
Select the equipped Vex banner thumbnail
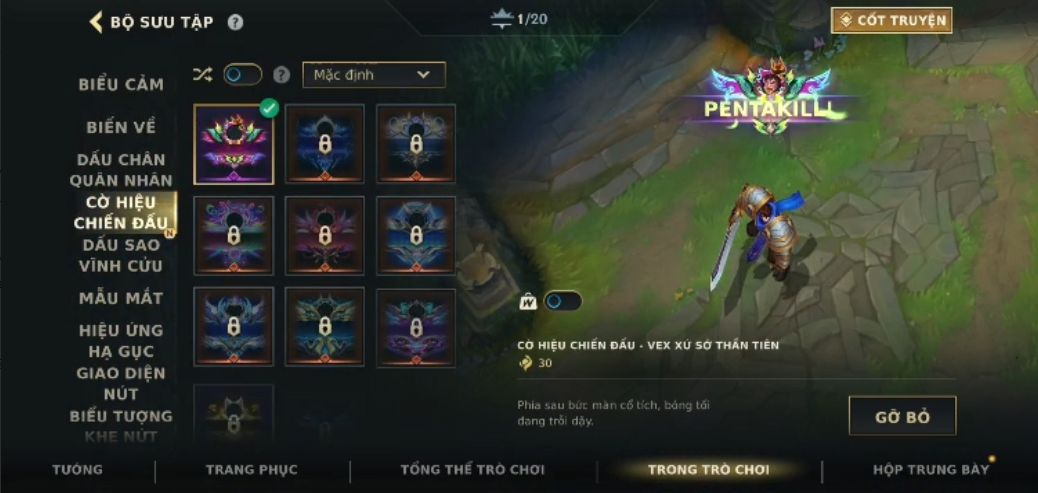point(233,144)
